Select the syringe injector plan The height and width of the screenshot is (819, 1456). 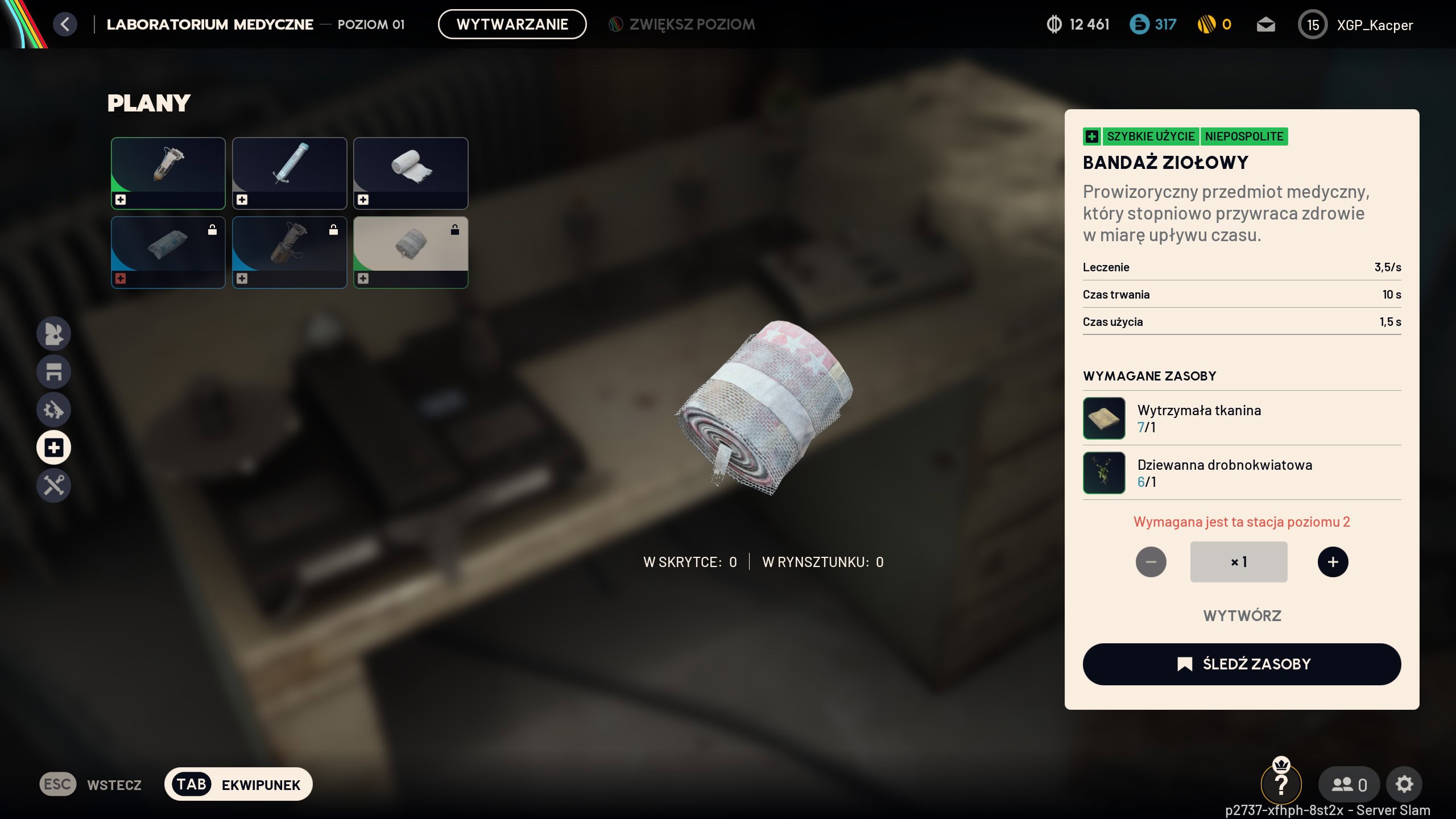pyautogui.click(x=289, y=173)
